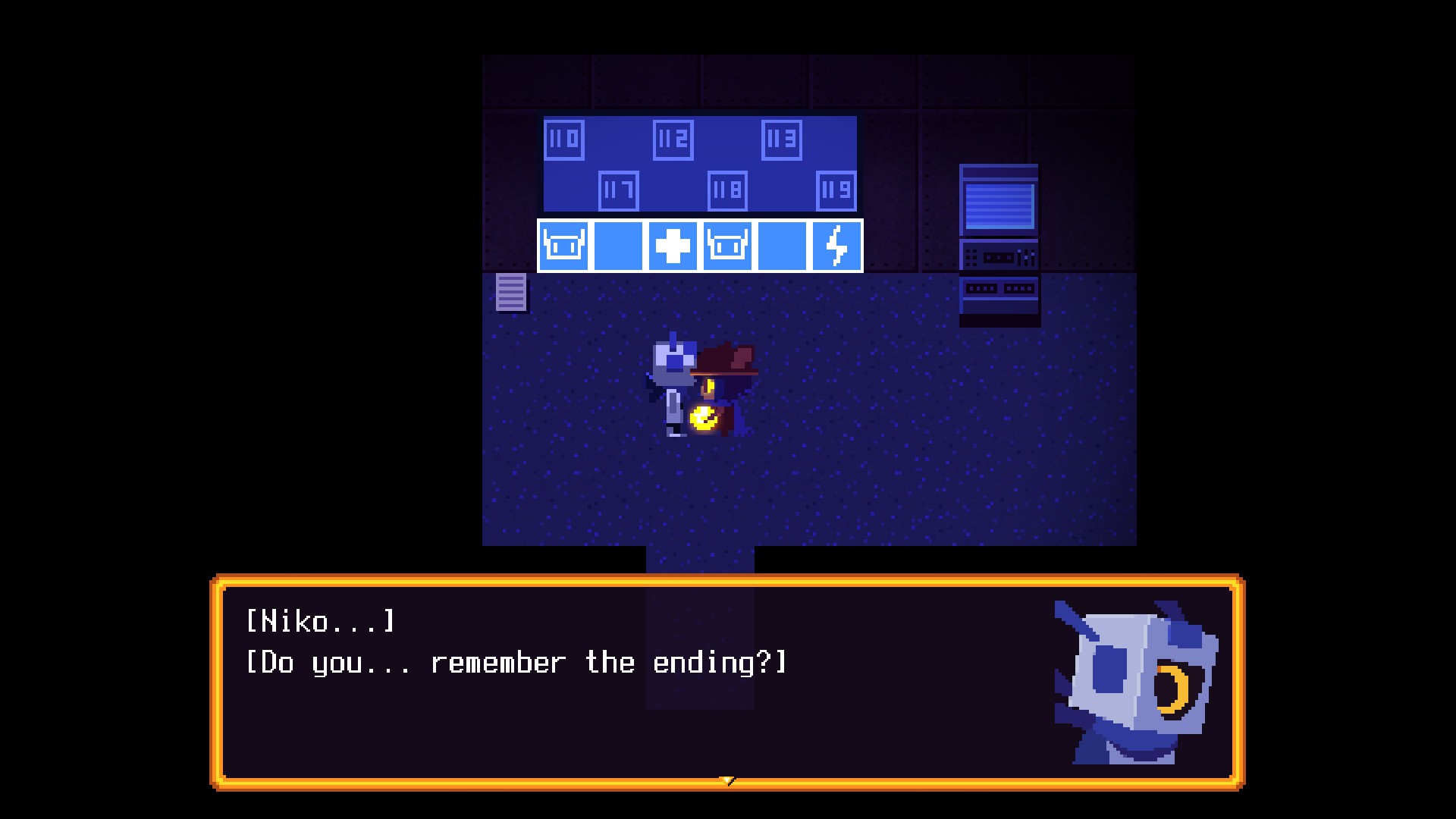The height and width of the screenshot is (819, 1456).
Task: Click the glowing sun lightbulb Niko carries
Action: [x=704, y=418]
